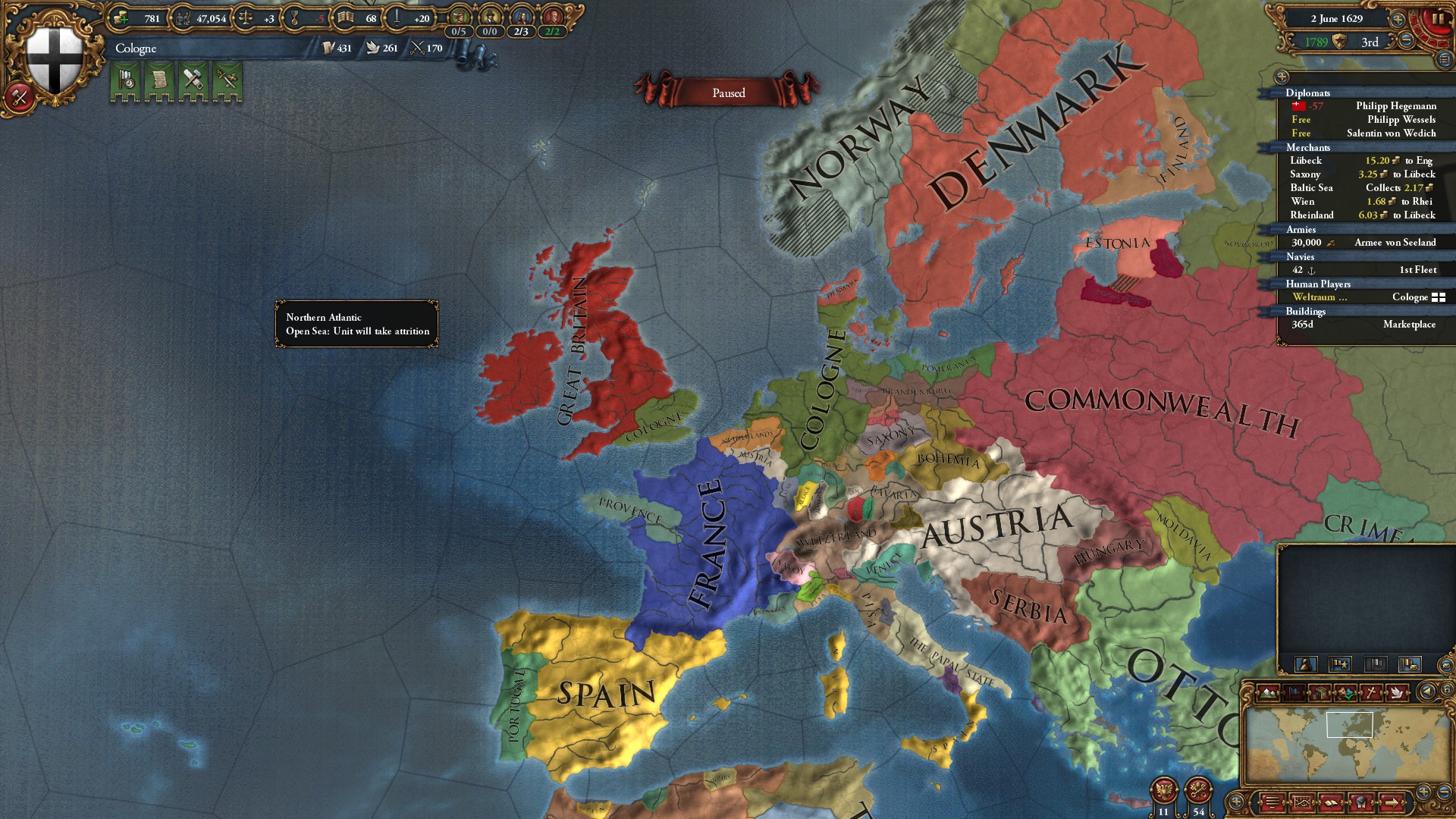Image resolution: width=1456 pixels, height=819 pixels.
Task: Decrease game speed with the minus button
Action: pyautogui.click(x=1407, y=41)
